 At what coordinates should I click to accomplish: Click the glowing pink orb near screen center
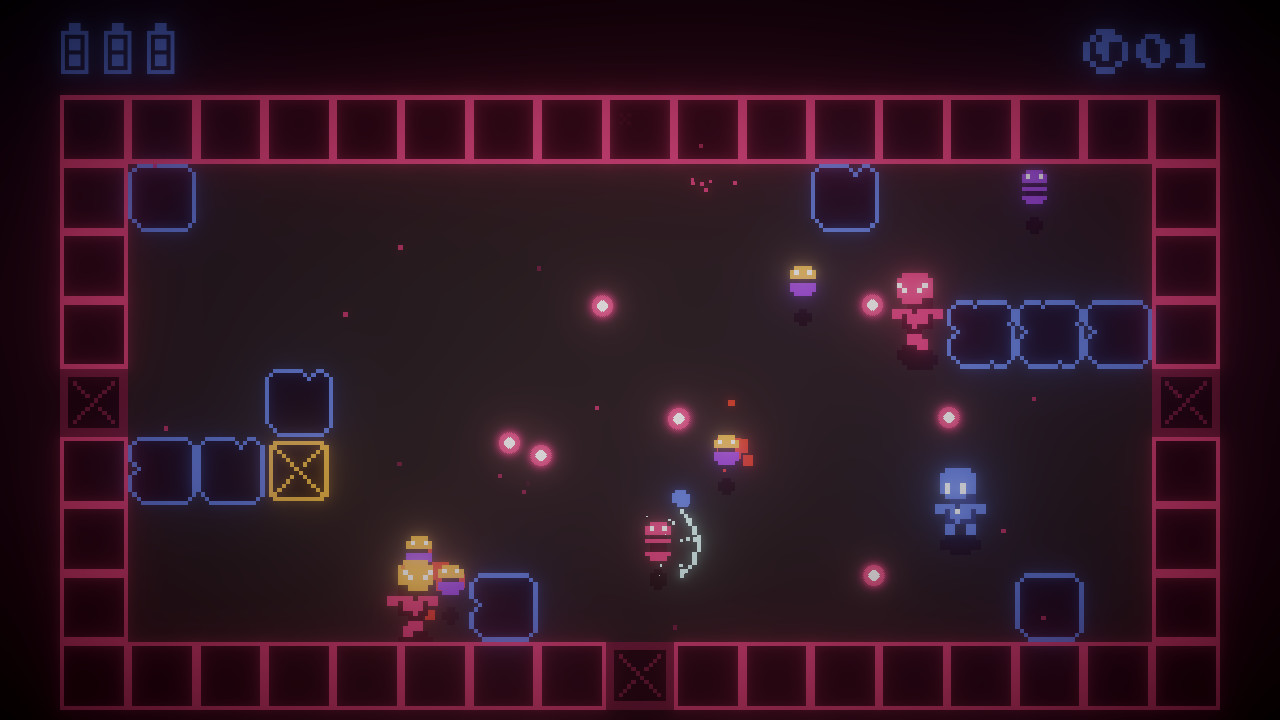click(x=679, y=420)
